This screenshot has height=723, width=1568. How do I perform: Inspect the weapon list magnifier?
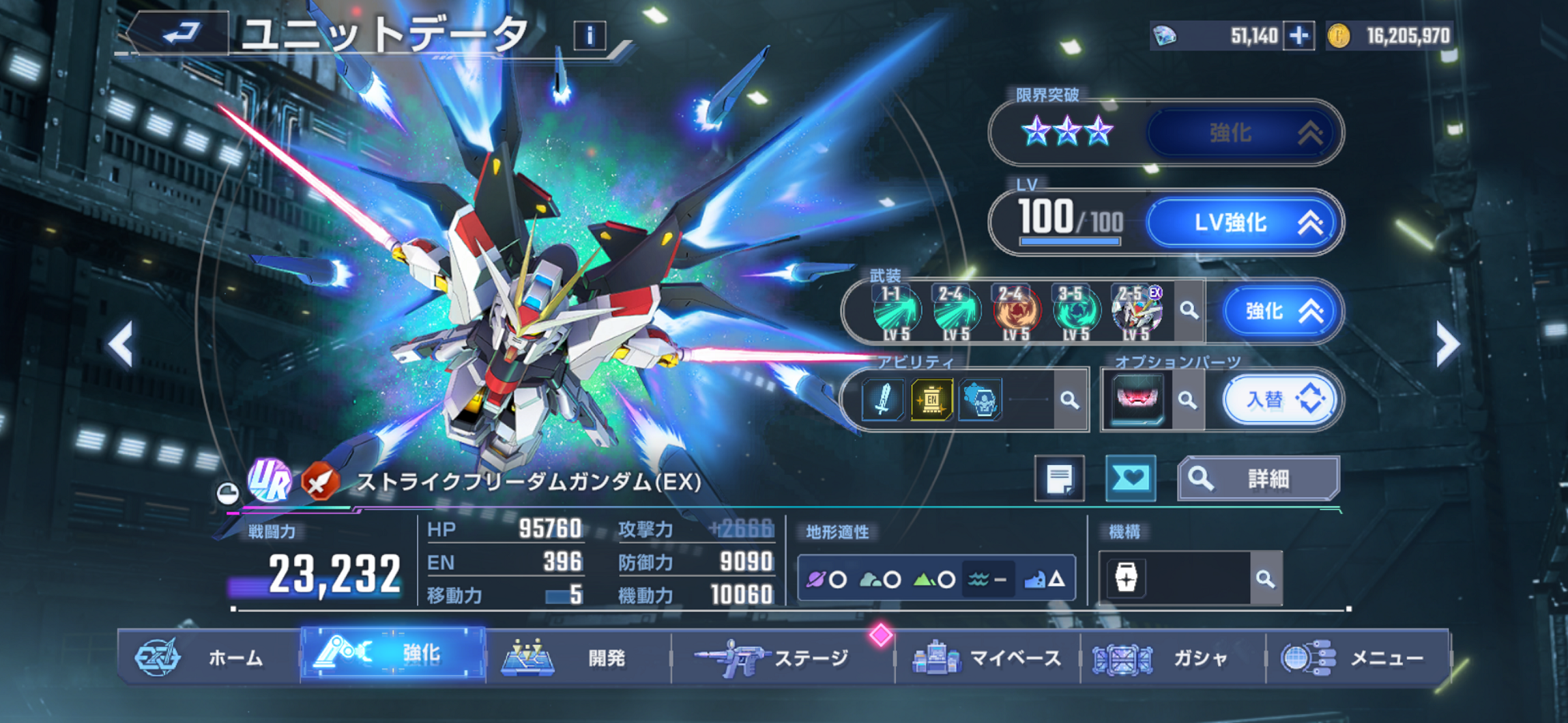click(x=1189, y=311)
